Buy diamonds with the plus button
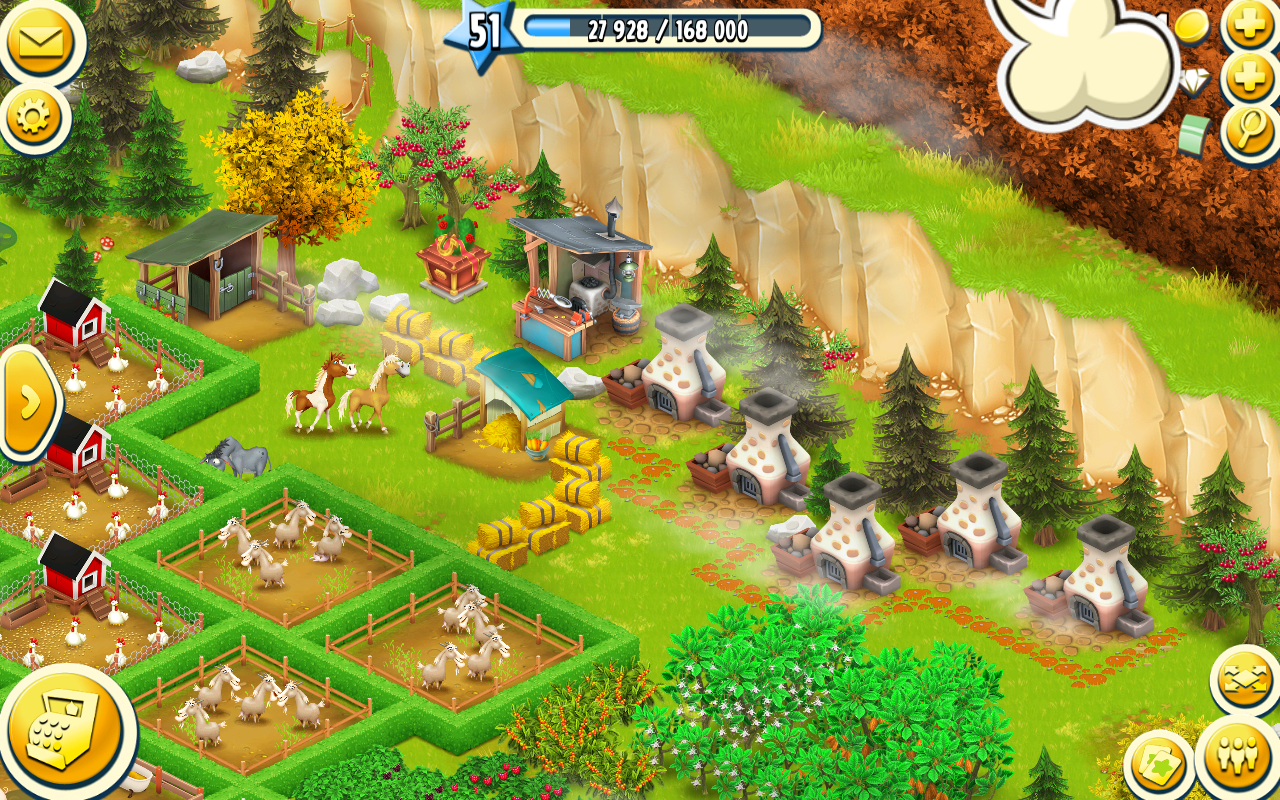This screenshot has height=800, width=1280. 1250,78
